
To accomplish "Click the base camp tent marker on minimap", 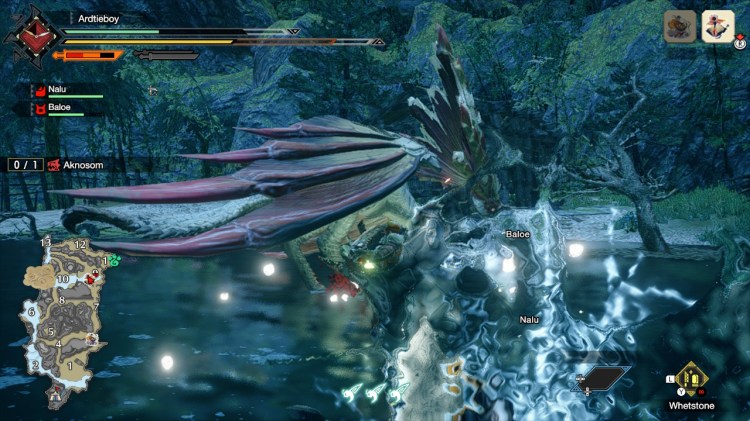I will tap(53, 396).
